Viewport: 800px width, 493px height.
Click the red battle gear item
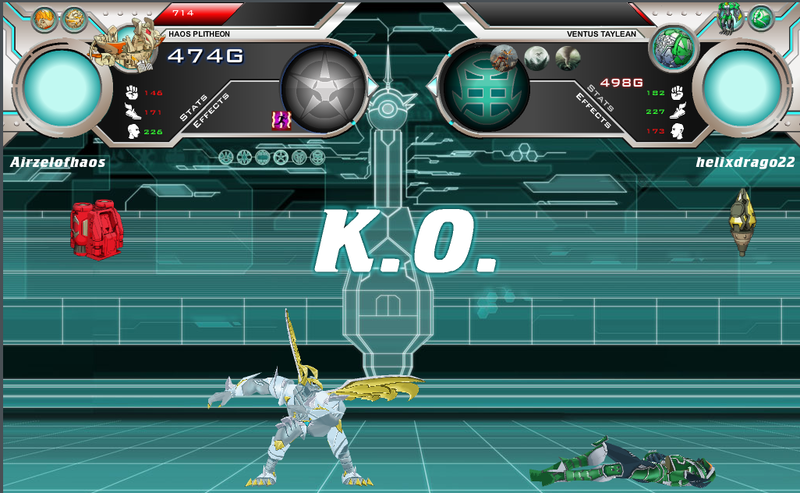[95, 227]
